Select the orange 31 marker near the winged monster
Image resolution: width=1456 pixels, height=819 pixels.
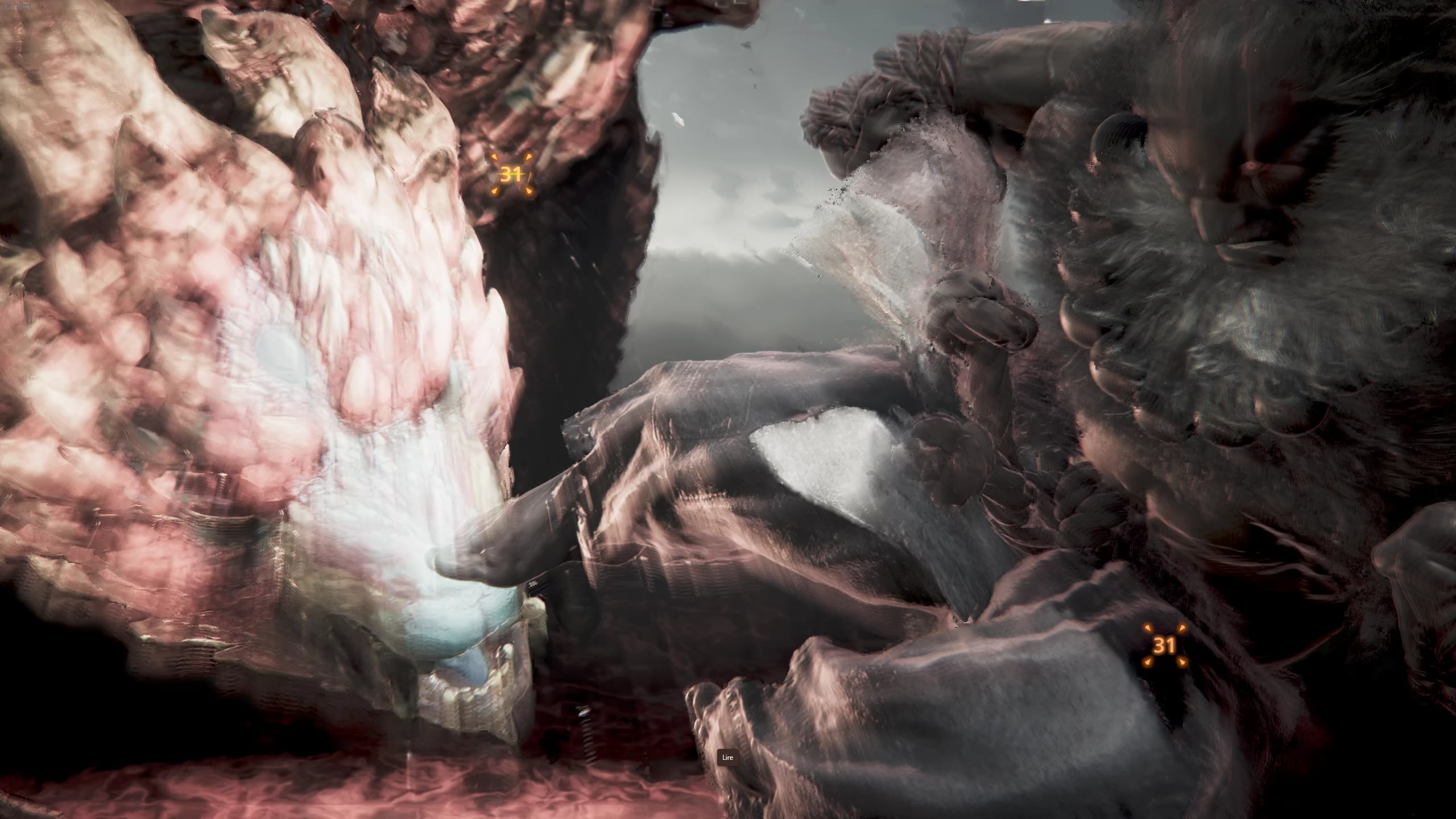pos(512,176)
